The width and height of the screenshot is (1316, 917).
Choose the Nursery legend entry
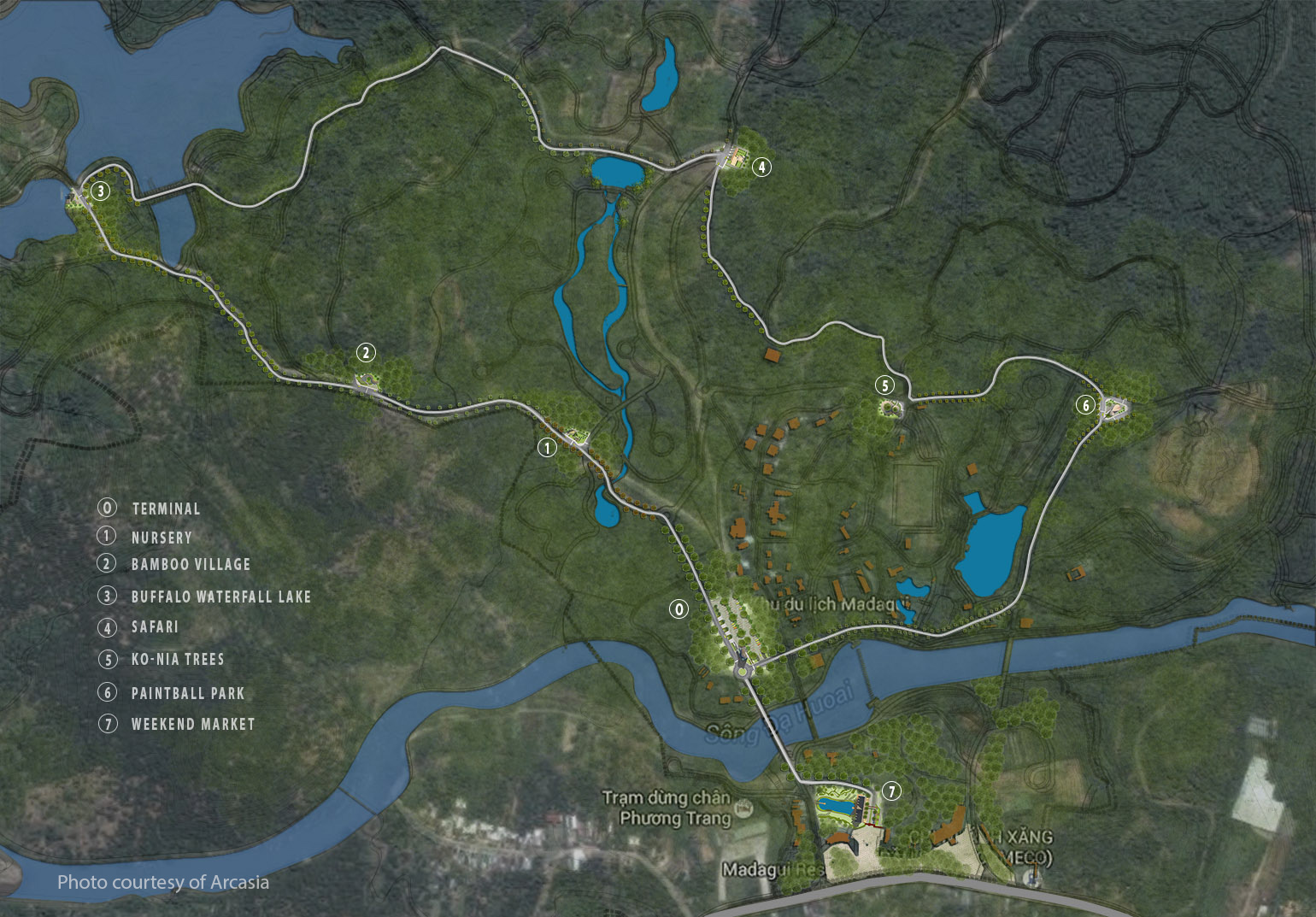click(x=162, y=538)
